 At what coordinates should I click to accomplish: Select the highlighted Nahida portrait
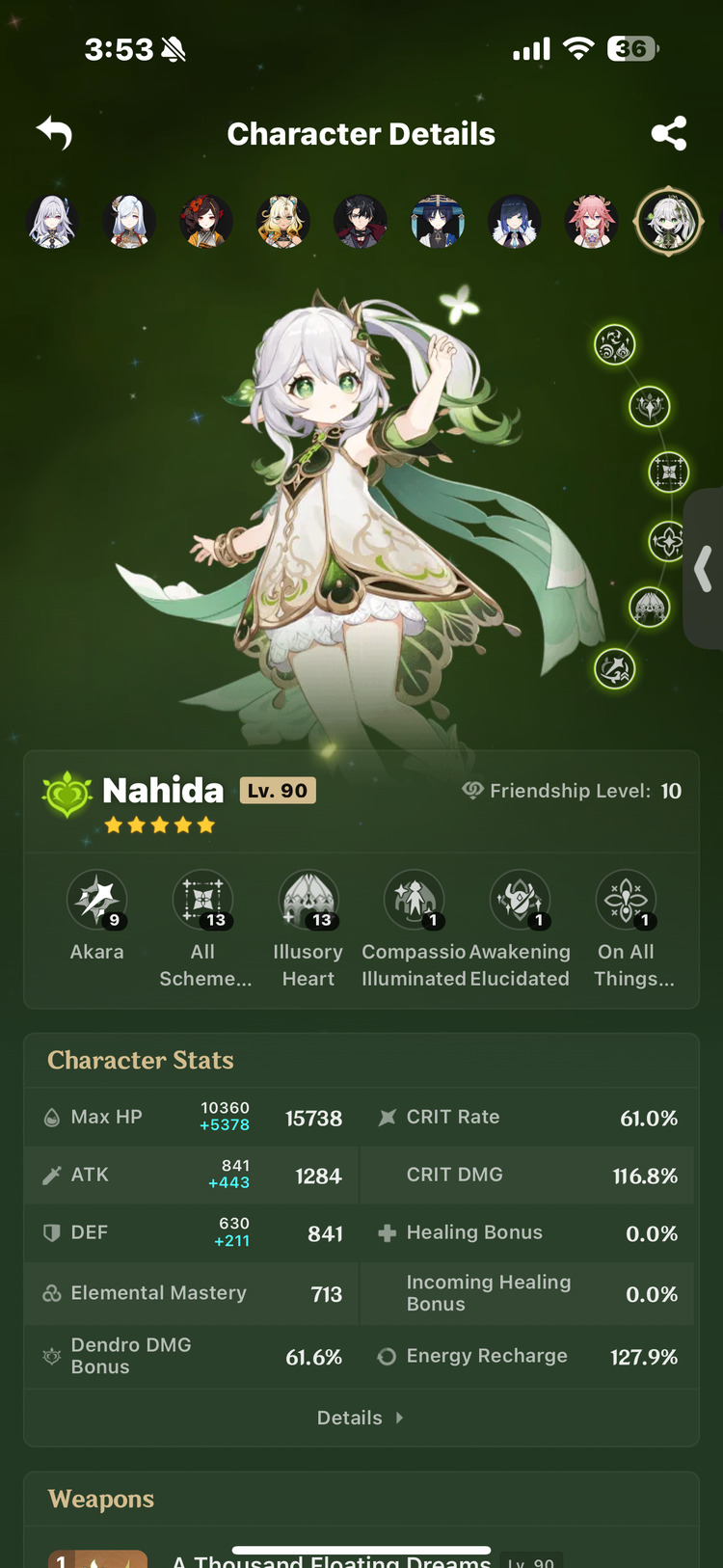point(668,221)
